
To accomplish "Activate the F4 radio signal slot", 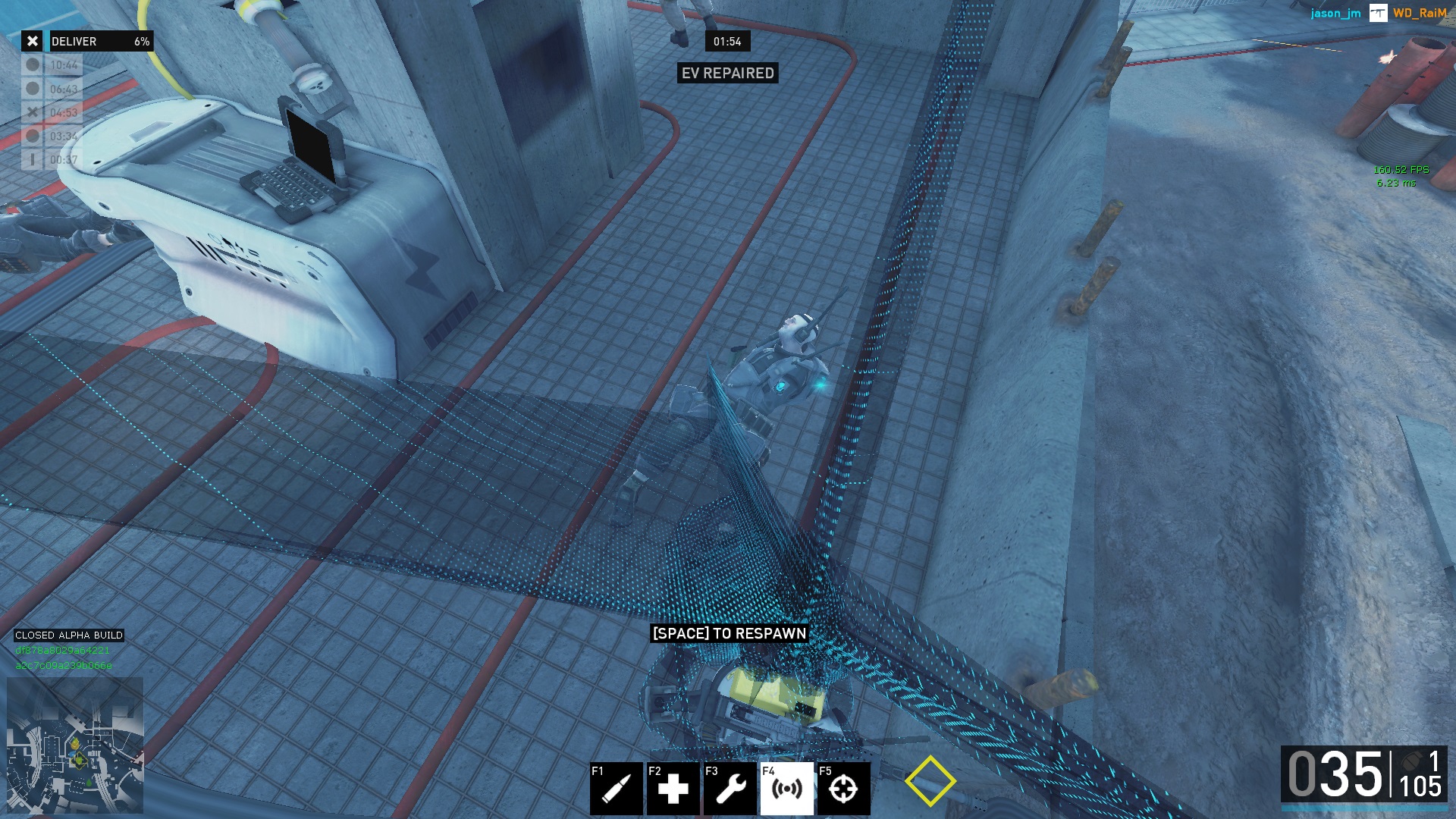I will click(x=786, y=789).
